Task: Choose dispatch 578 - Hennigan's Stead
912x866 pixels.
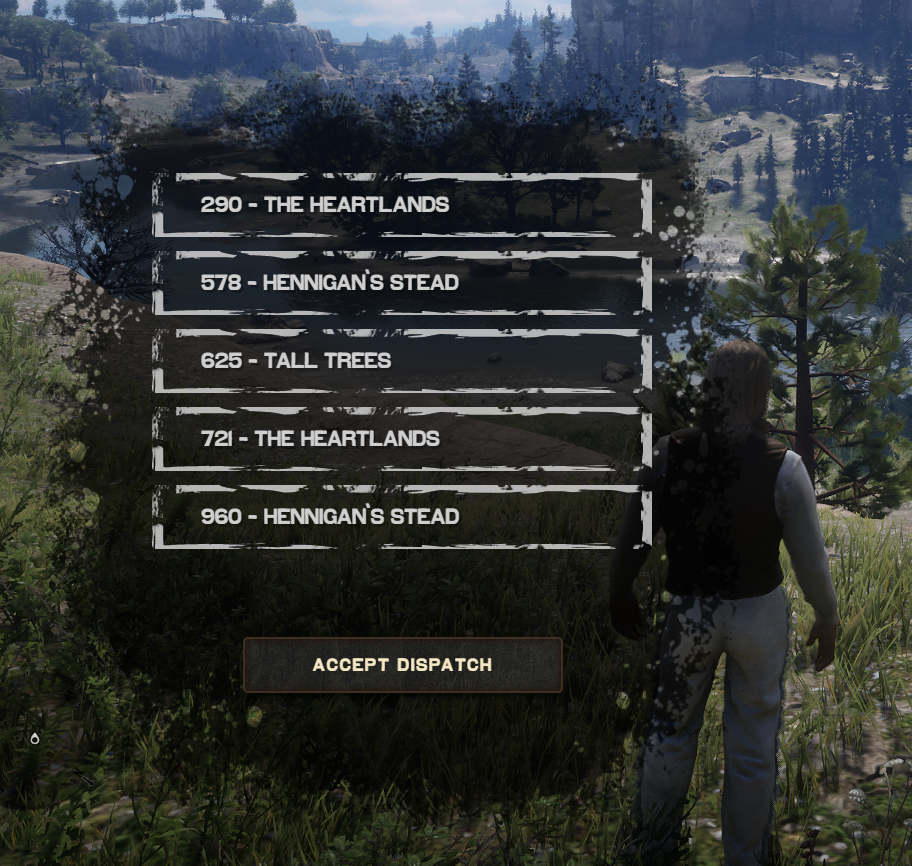Action: 402,283
